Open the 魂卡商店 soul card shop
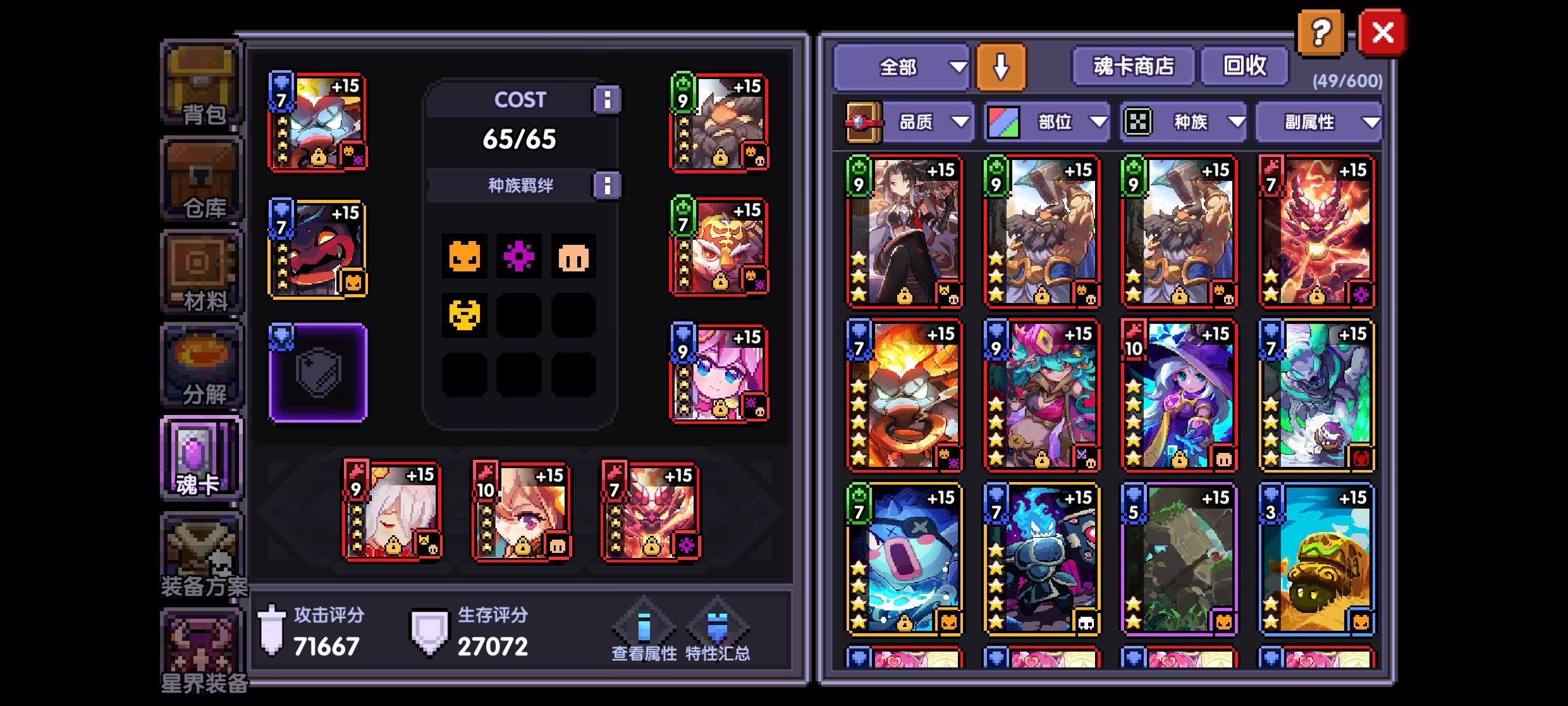 pyautogui.click(x=1132, y=66)
